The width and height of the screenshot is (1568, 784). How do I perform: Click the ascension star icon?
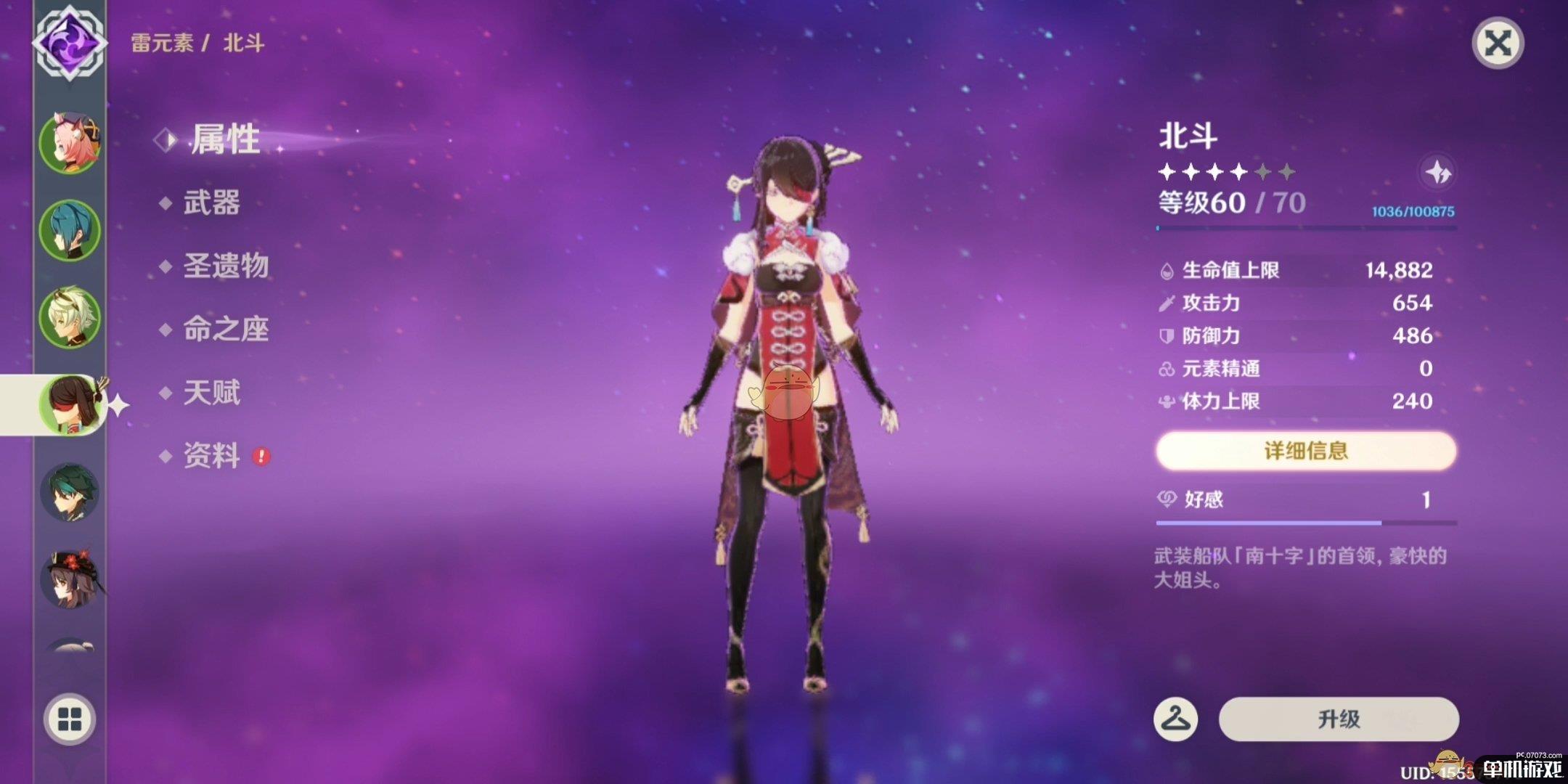(1437, 173)
